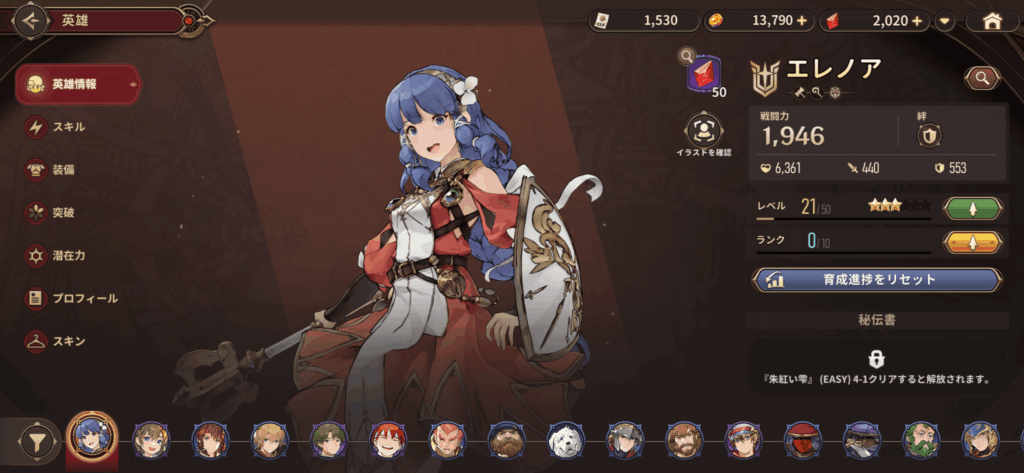
Task: Click 育成進捗をリセット button
Action: click(877, 280)
